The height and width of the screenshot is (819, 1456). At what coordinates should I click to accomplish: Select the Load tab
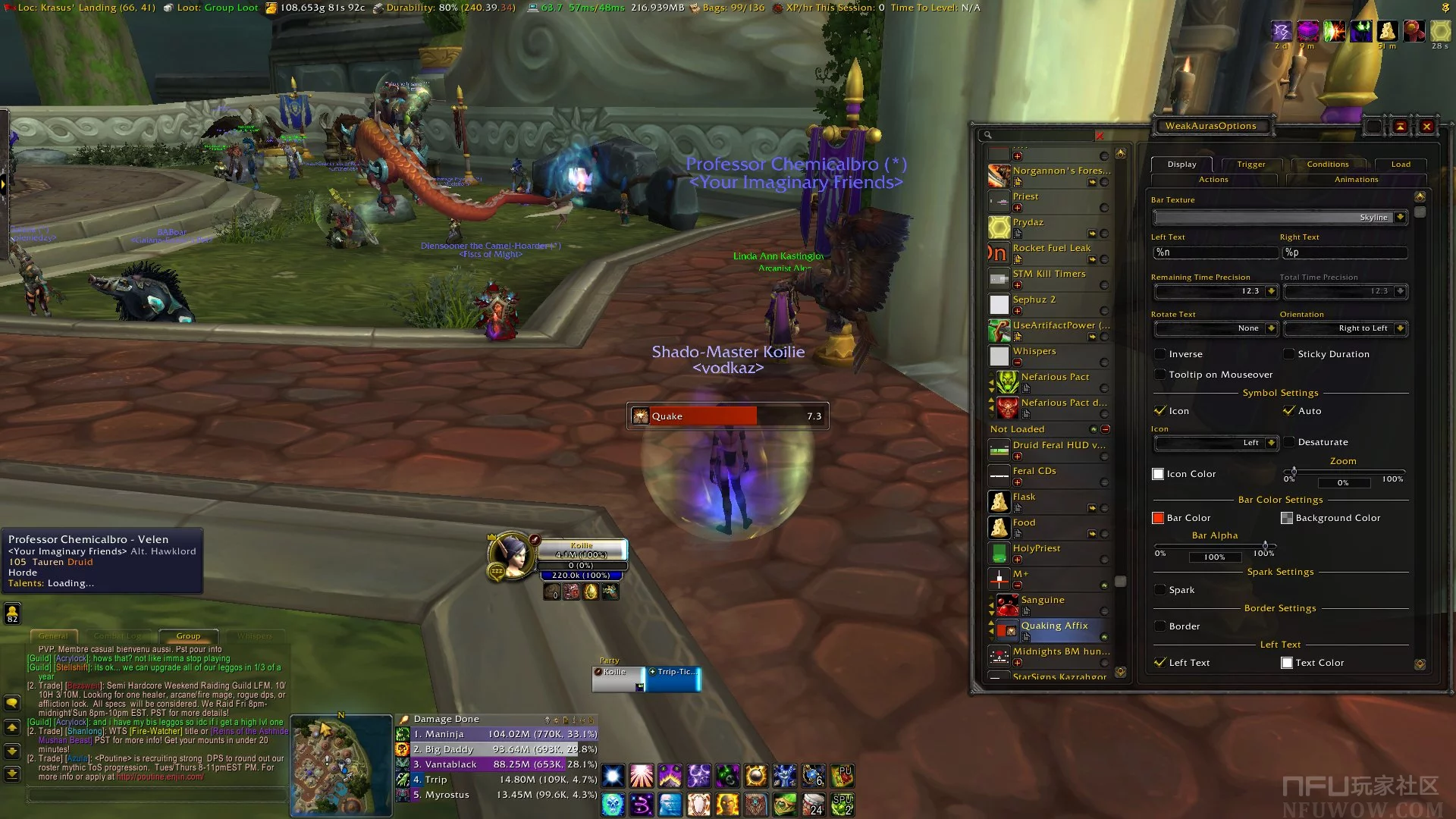tap(1400, 165)
